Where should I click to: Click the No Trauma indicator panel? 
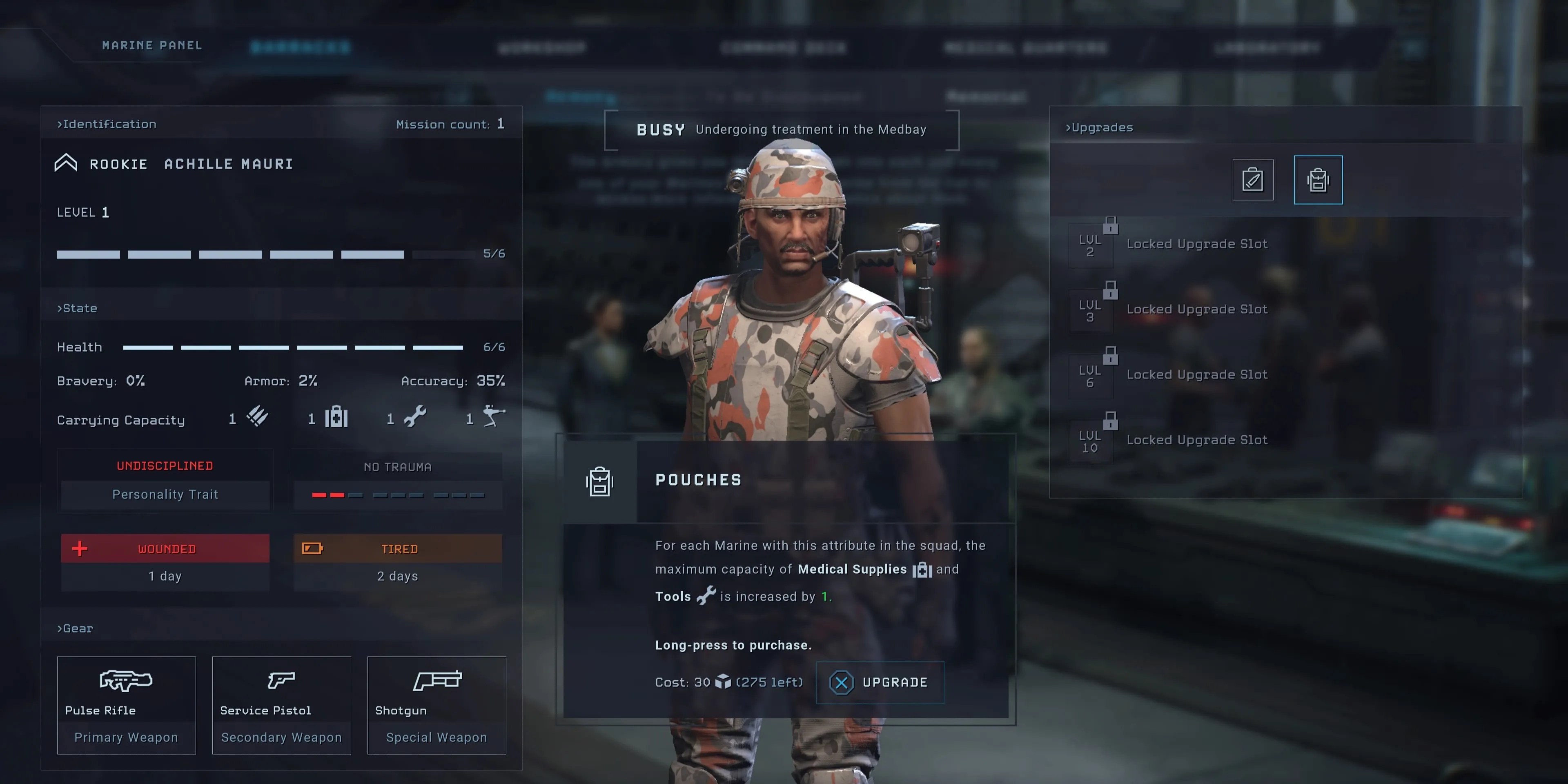(x=397, y=480)
